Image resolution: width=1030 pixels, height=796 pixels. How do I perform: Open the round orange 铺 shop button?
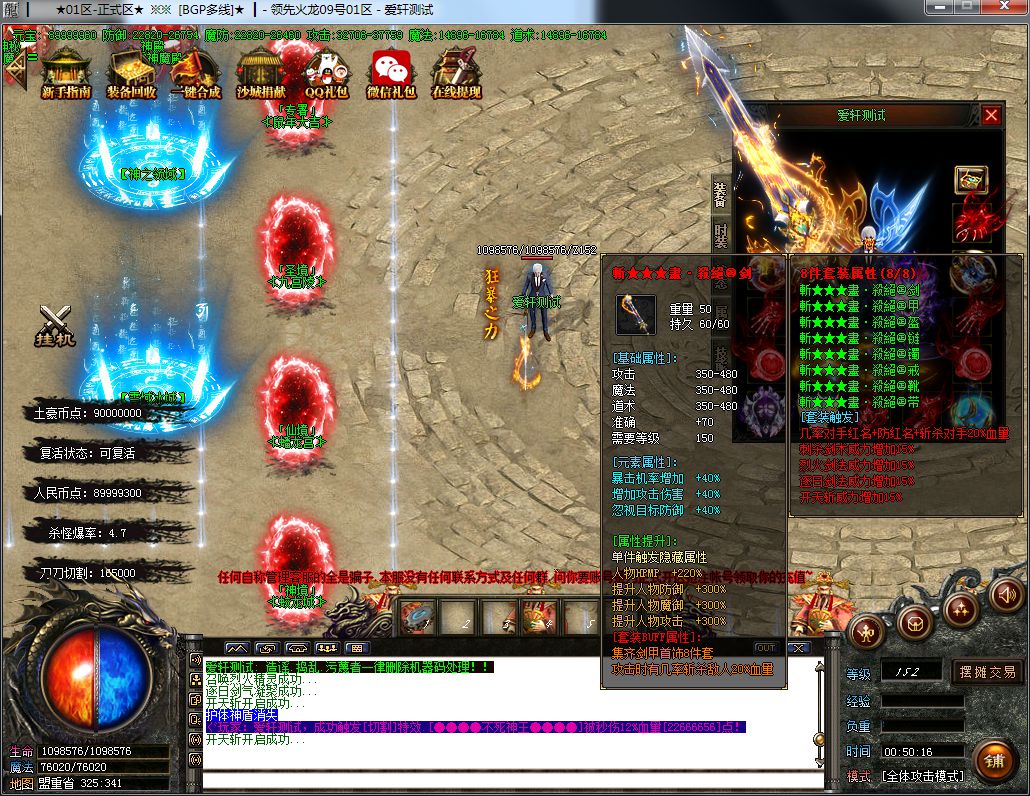(993, 761)
